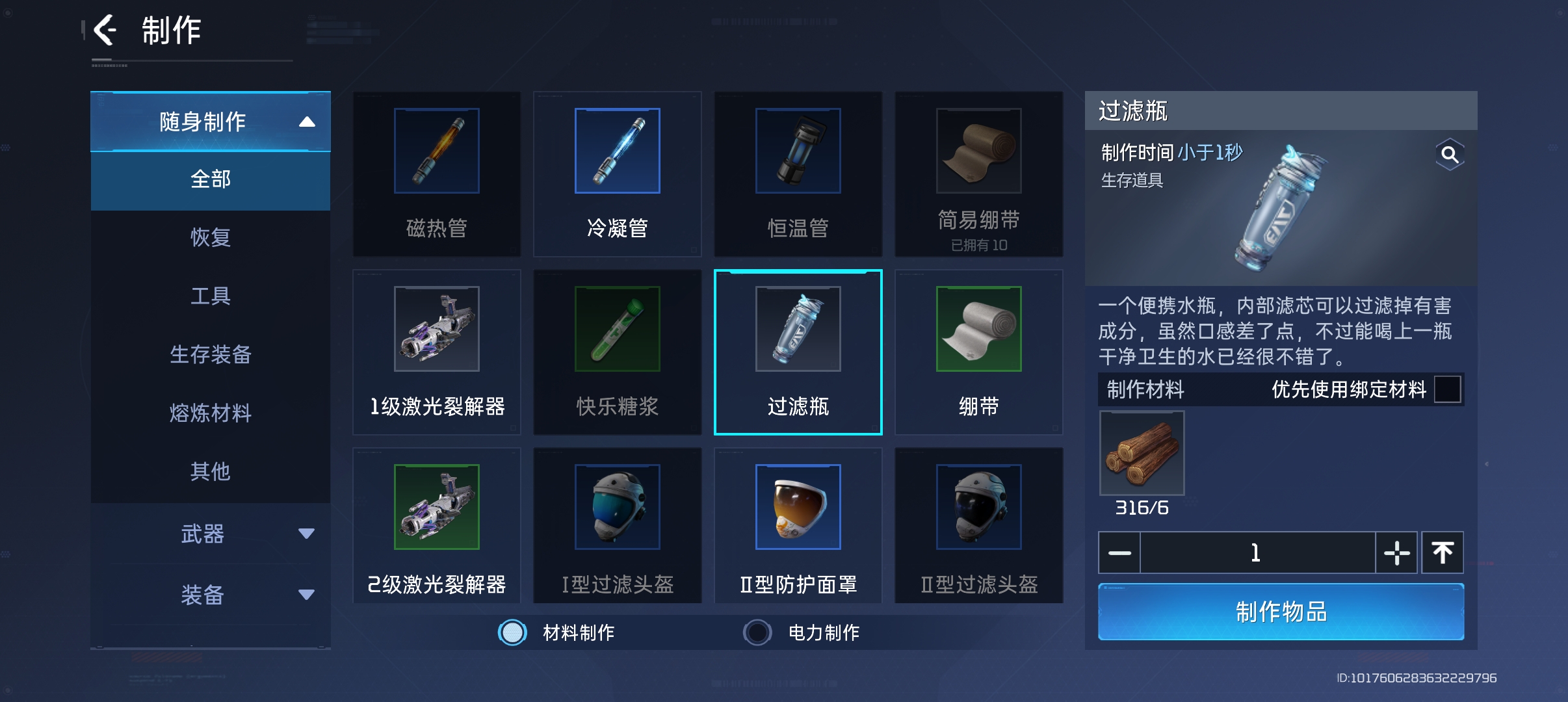Set craft quantity to maximum
The width and height of the screenshot is (1568, 702).
click(x=1443, y=553)
